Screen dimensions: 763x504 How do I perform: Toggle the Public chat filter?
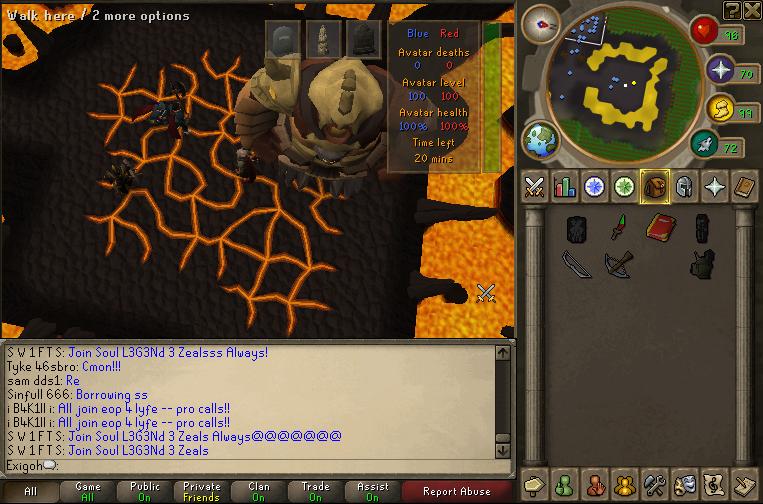point(145,491)
